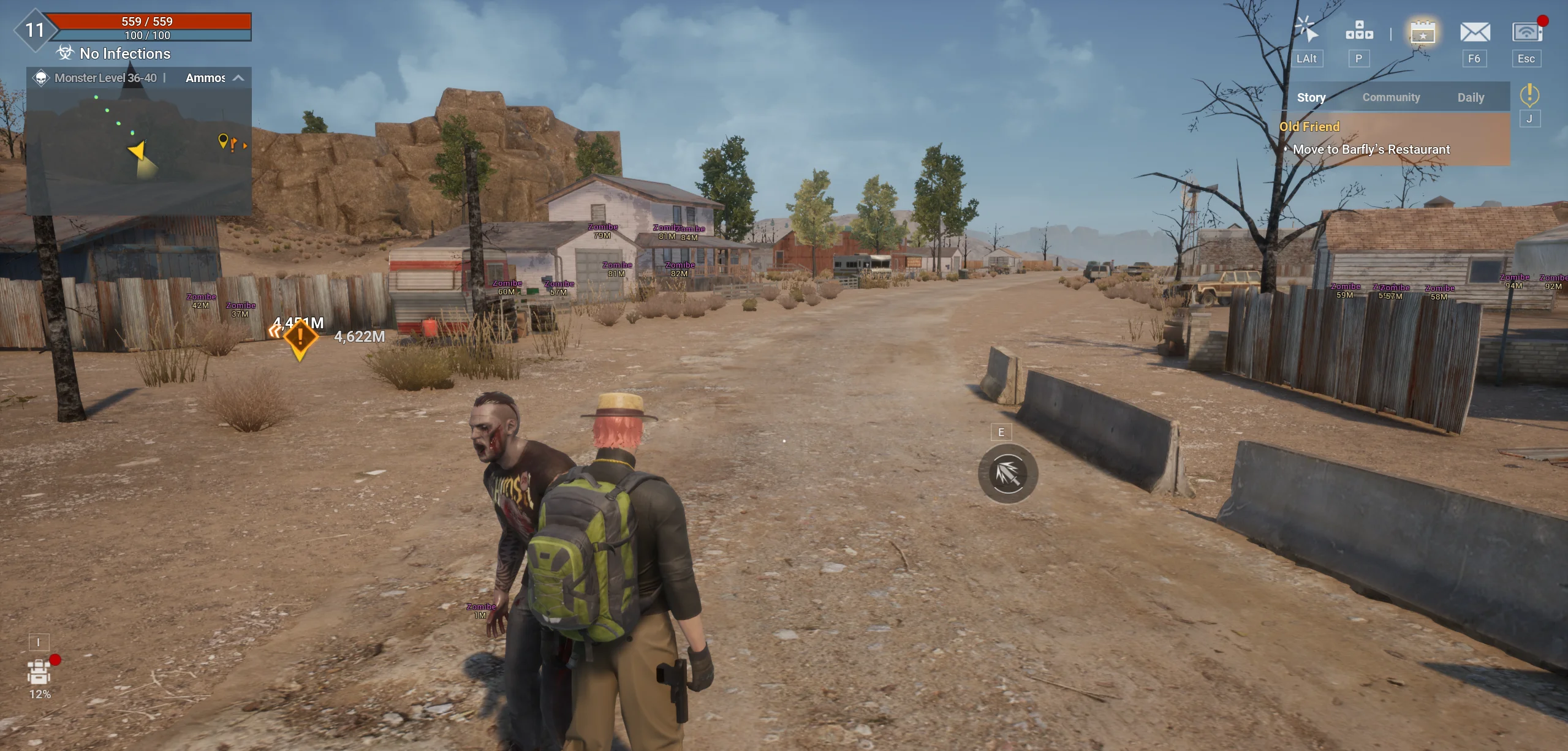Select the Old Friend quest entry

click(1309, 127)
